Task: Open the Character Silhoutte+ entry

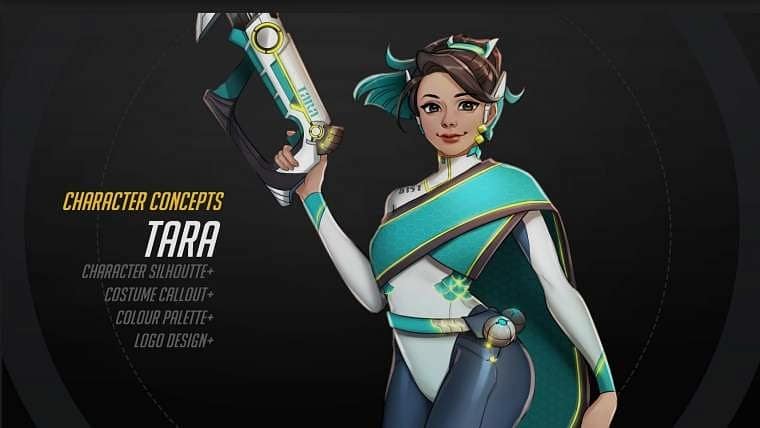Action: click(148, 271)
